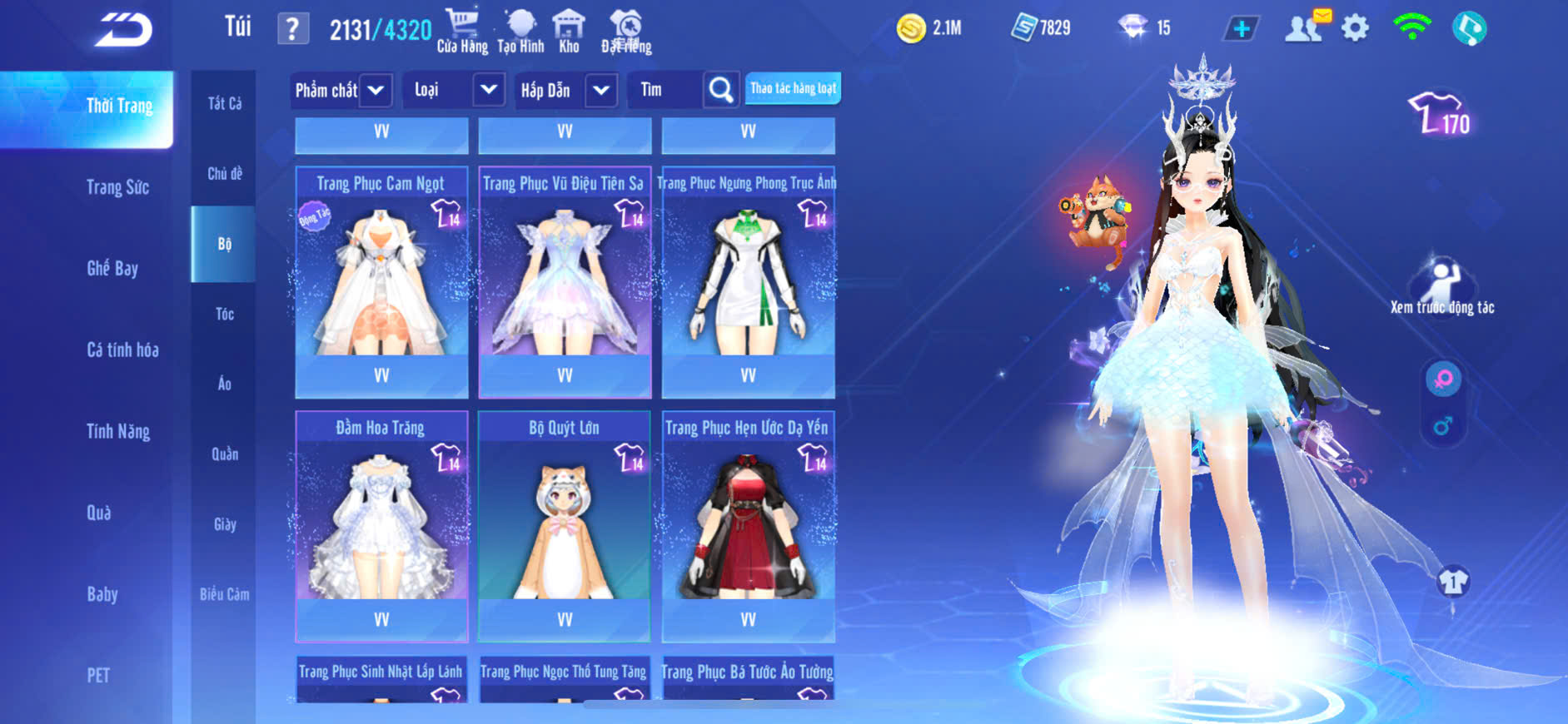Viewport: 1568px width, 724px height.
Task: Activate Thao tác hàng loạt batch button
Action: point(793,88)
